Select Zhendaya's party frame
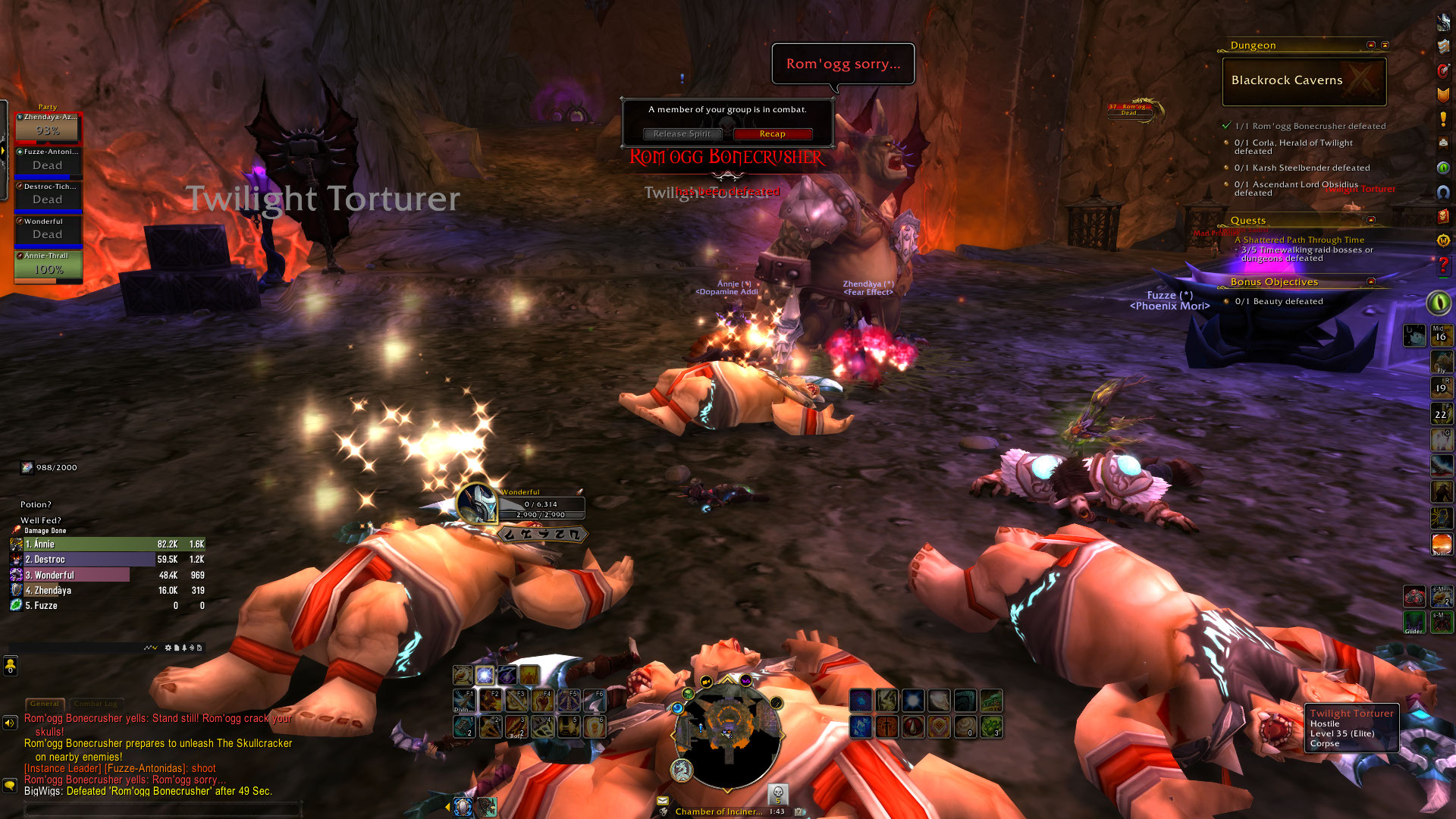This screenshot has height=819, width=1456. pos(48,127)
